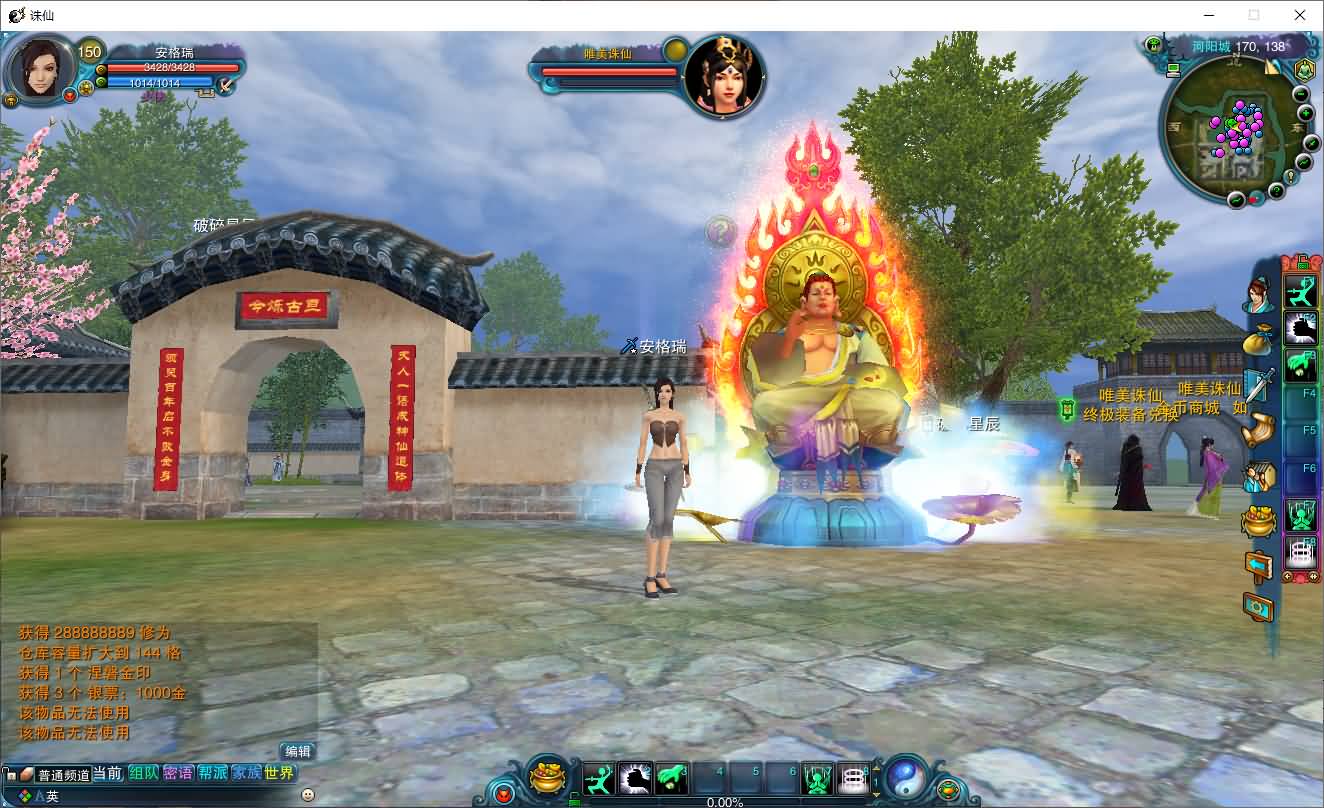The width and height of the screenshot is (1324, 808).
Task: Activate the white fist skill on bottom hotbar
Action: pyautogui.click(x=635, y=777)
